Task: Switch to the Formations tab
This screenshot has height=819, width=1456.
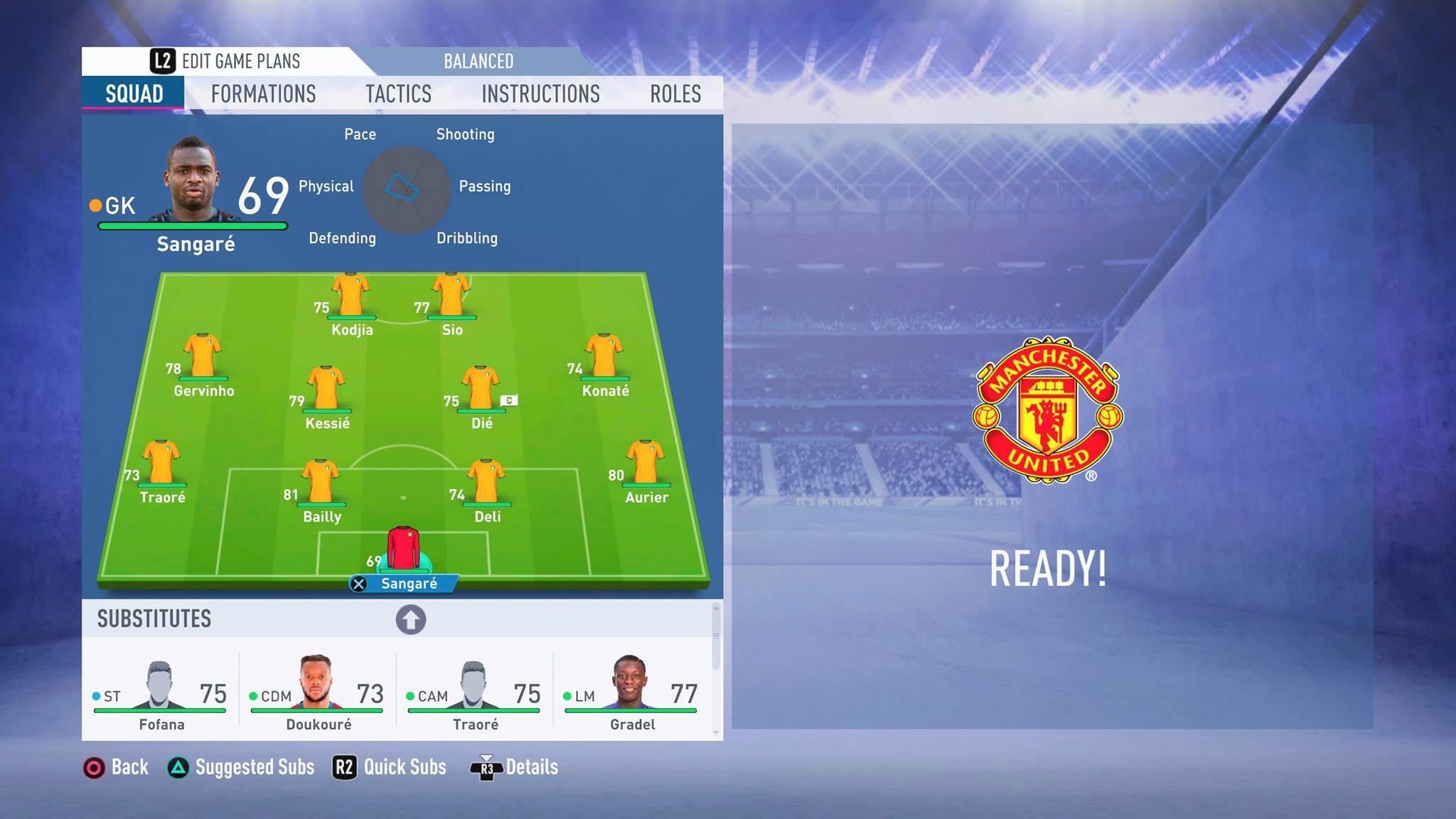Action: pos(263,94)
